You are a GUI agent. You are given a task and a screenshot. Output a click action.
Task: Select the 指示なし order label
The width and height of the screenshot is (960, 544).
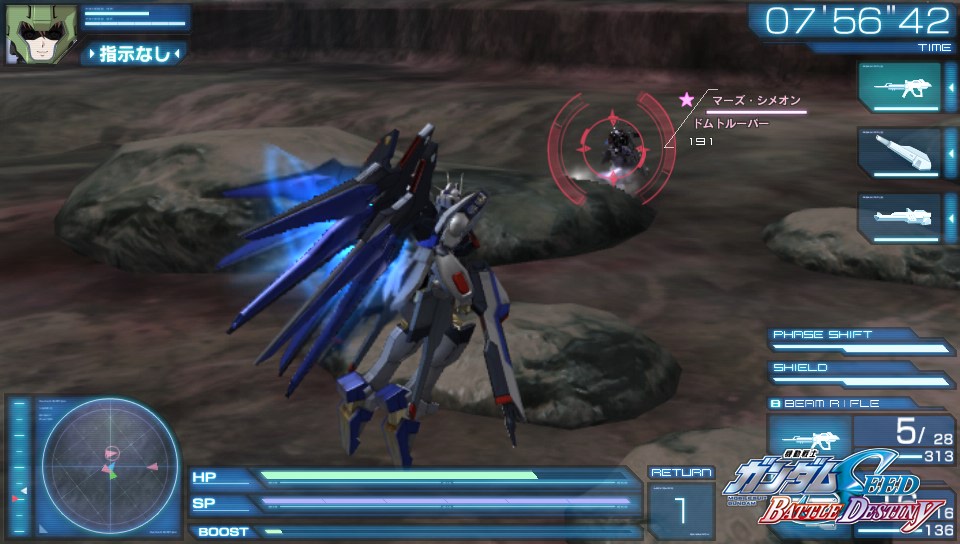pyautogui.click(x=133, y=53)
